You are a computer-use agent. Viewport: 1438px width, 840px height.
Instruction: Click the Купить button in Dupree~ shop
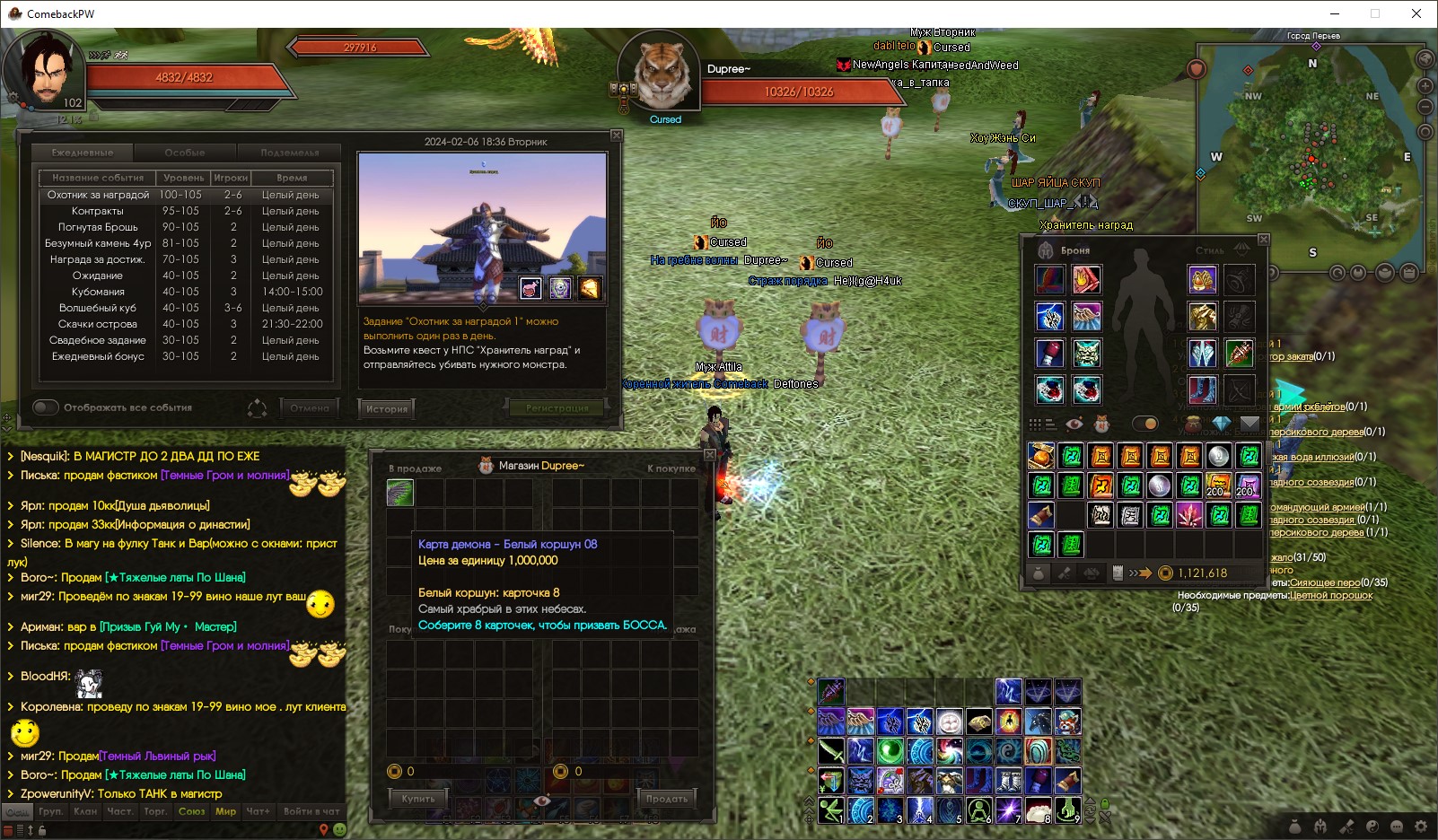pos(418,799)
